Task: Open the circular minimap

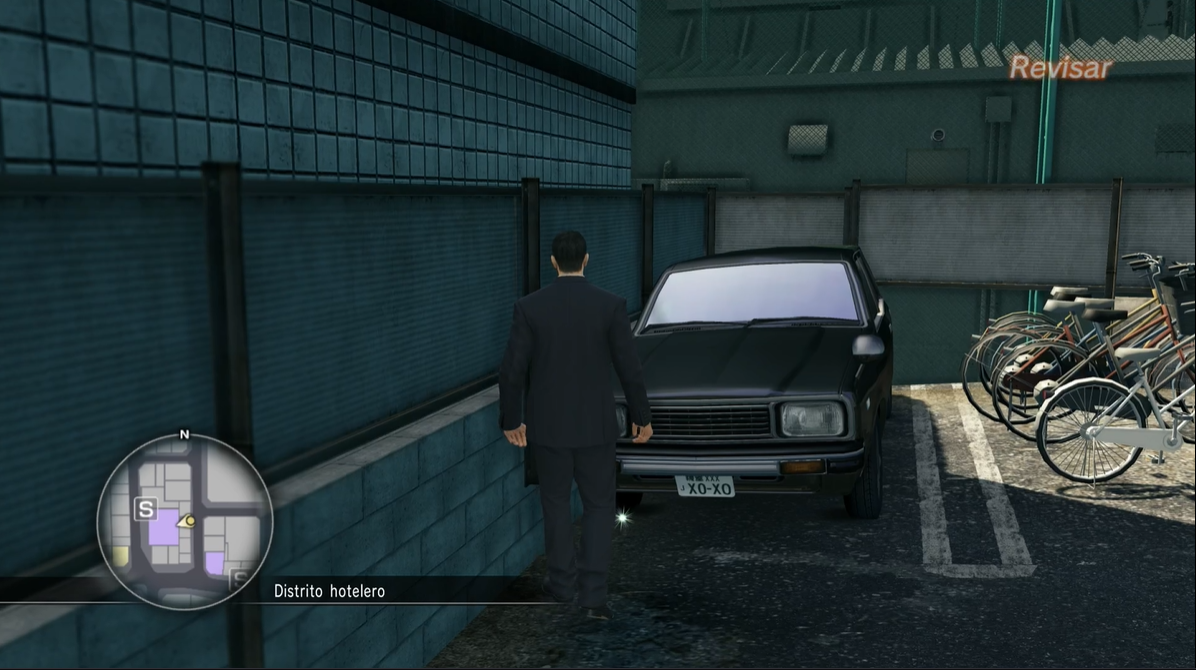Action: coord(185,521)
